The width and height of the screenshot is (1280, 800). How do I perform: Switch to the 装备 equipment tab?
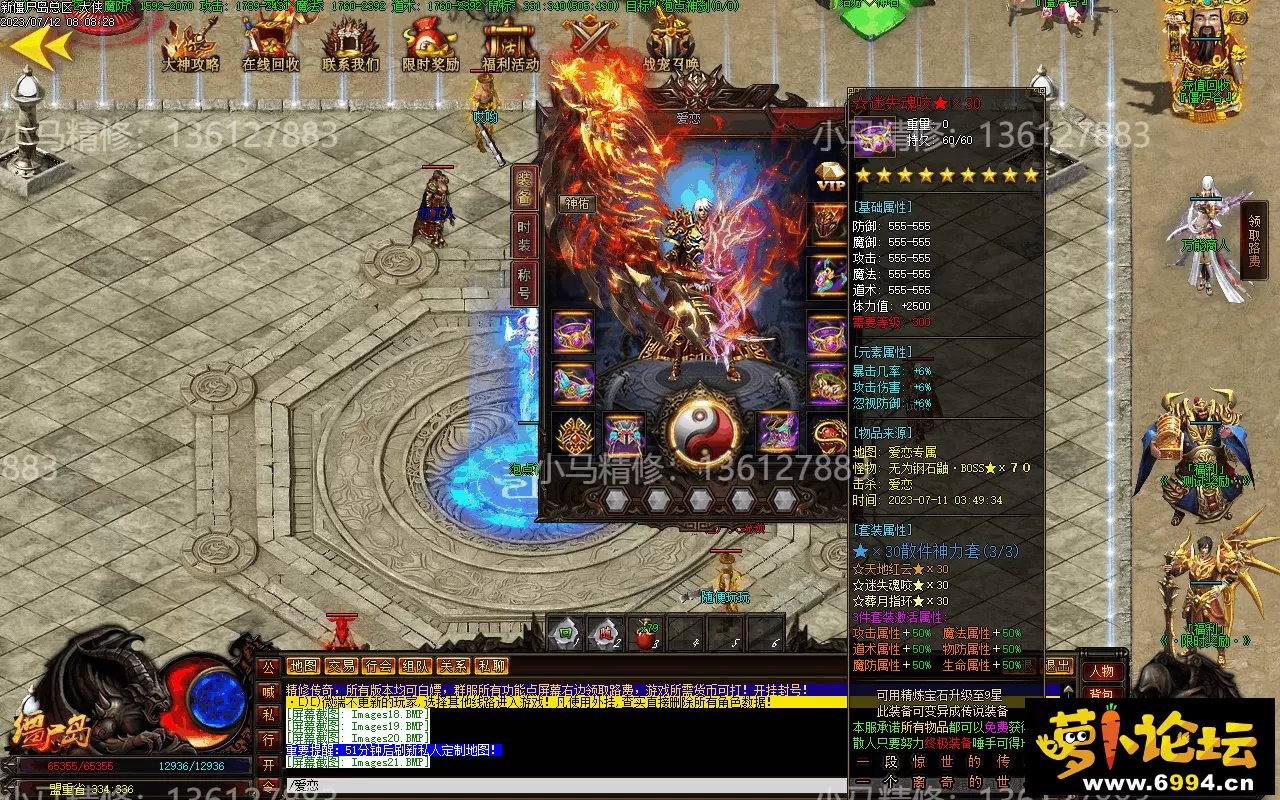525,188
